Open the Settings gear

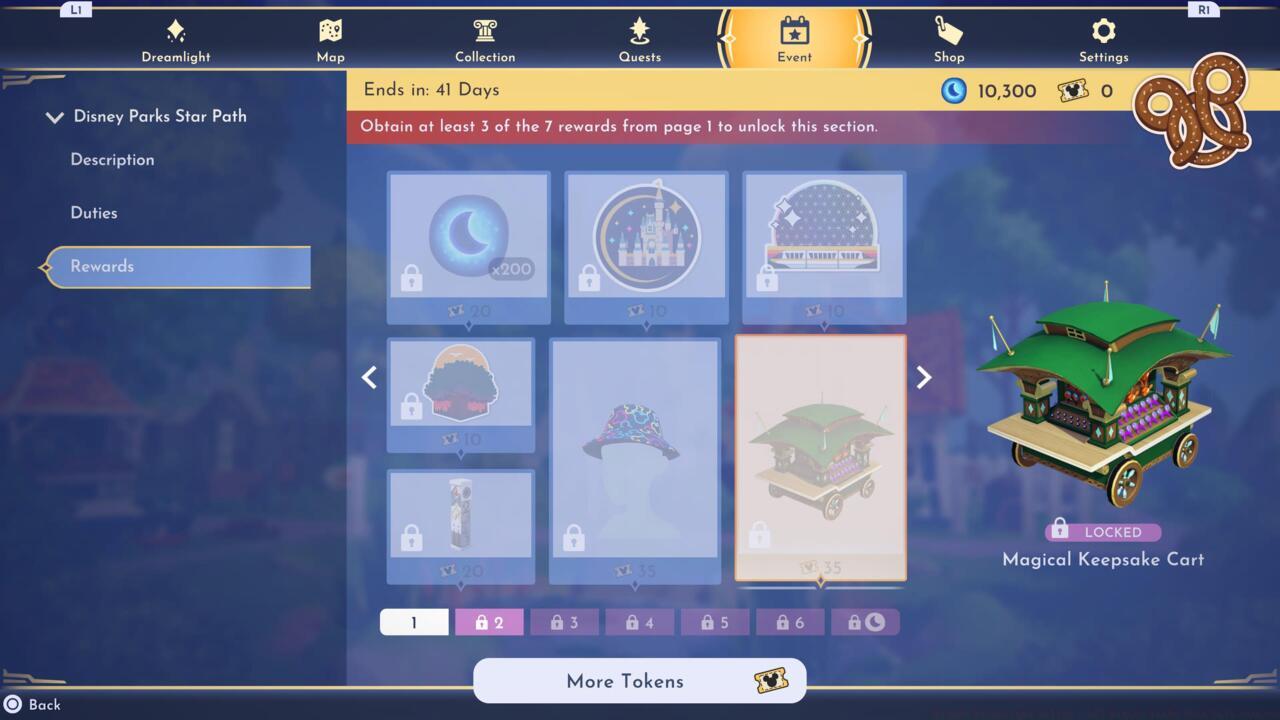1103,38
